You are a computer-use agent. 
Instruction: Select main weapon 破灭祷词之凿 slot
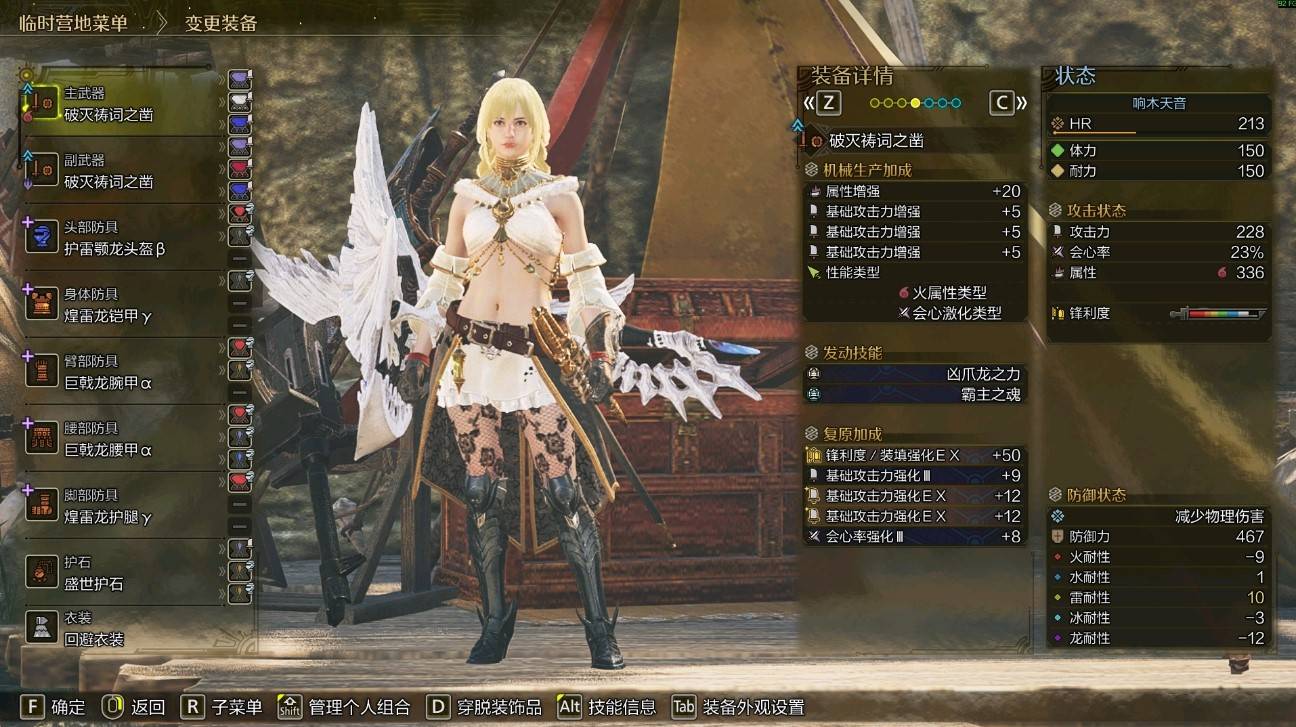coord(120,104)
